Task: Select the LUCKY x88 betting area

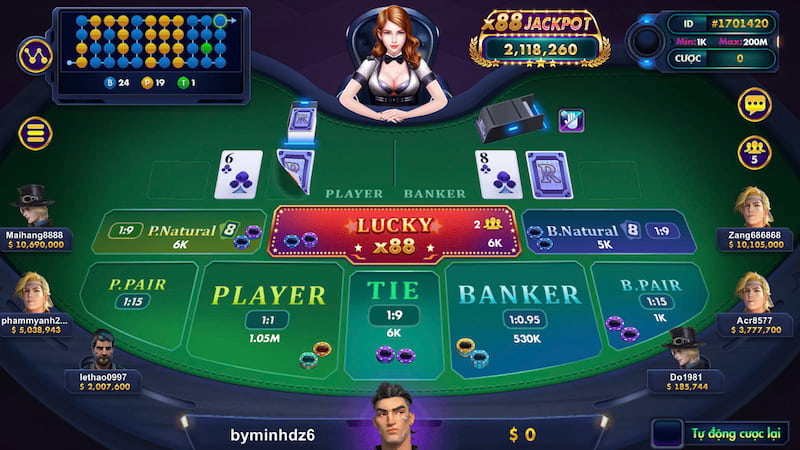Action: pyautogui.click(x=394, y=233)
